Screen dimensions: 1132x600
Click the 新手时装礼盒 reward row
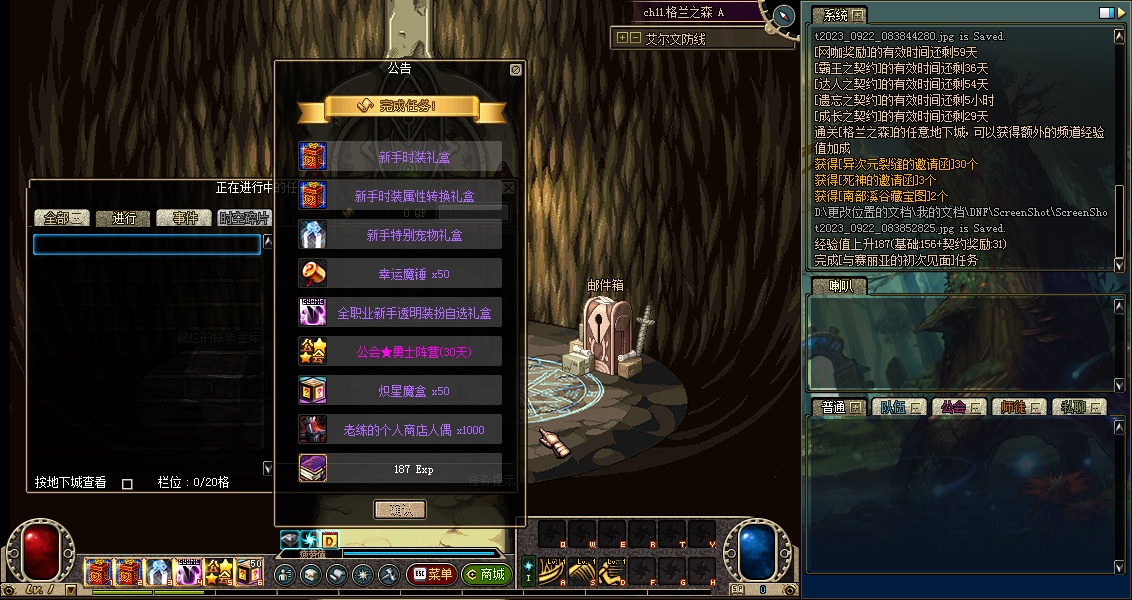(400, 157)
